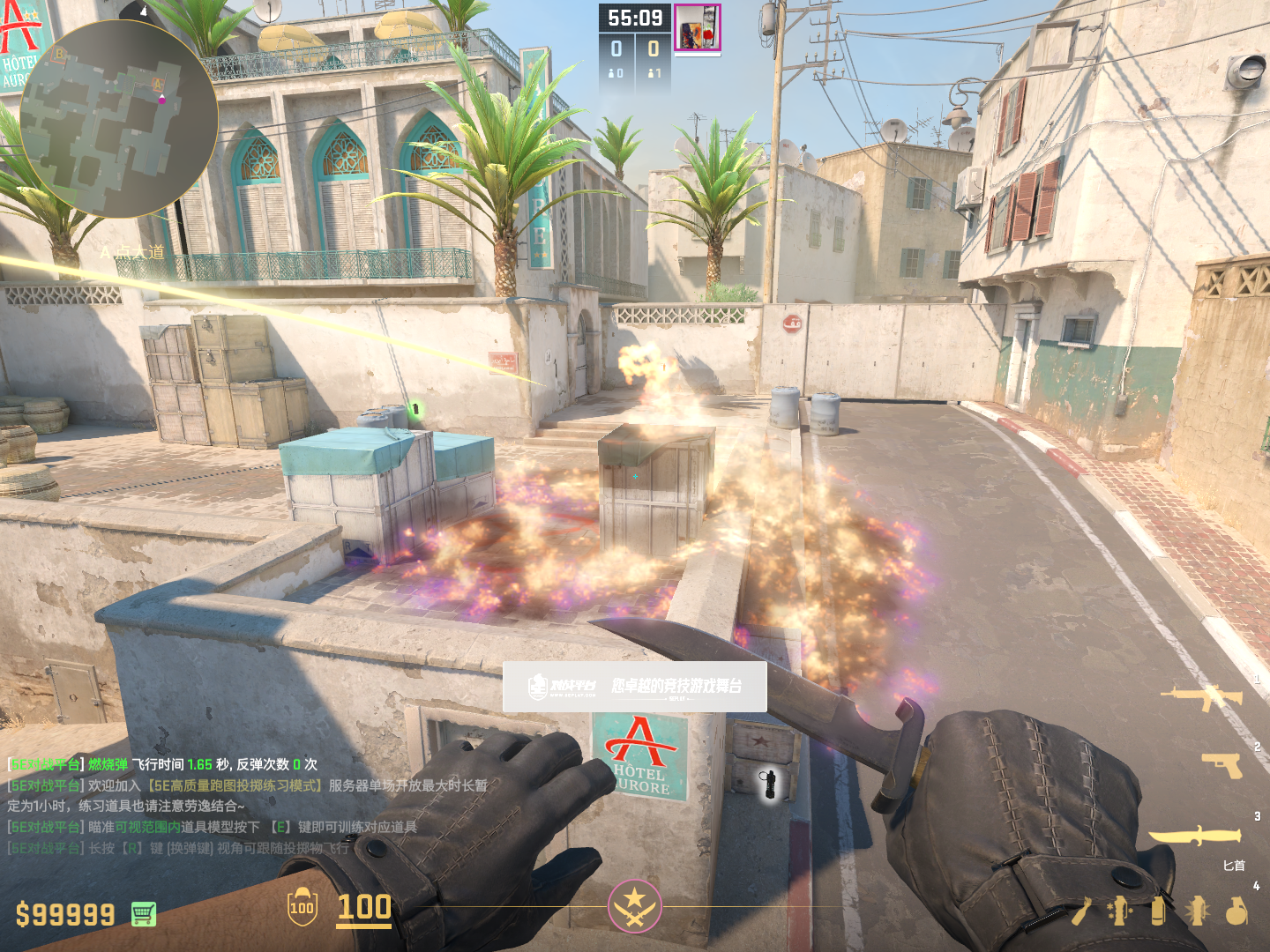Open the buy menu shopping cart icon
Screen dimensions: 1270x952
(x=144, y=914)
